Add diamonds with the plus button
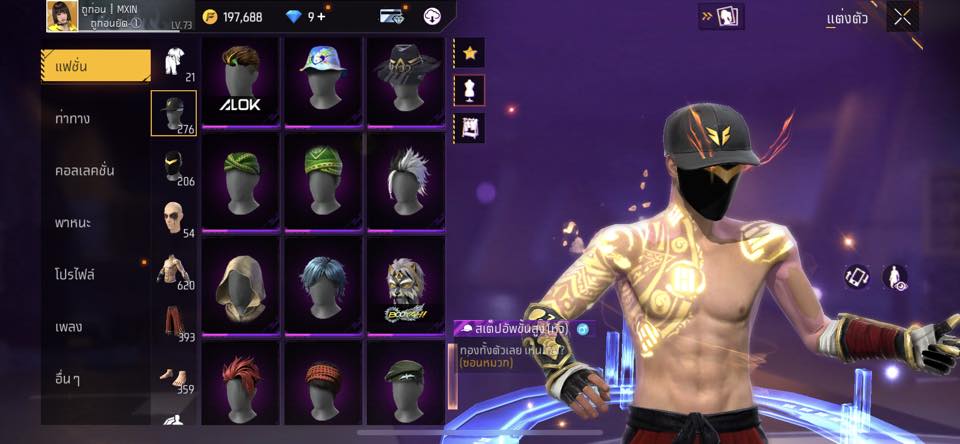 (x=322, y=16)
